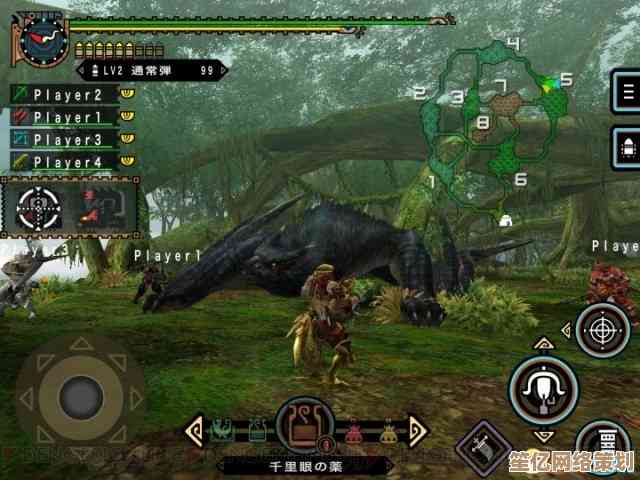The height and width of the screenshot is (480, 640).
Task: Tap the large central action button
Action: coord(543,387)
